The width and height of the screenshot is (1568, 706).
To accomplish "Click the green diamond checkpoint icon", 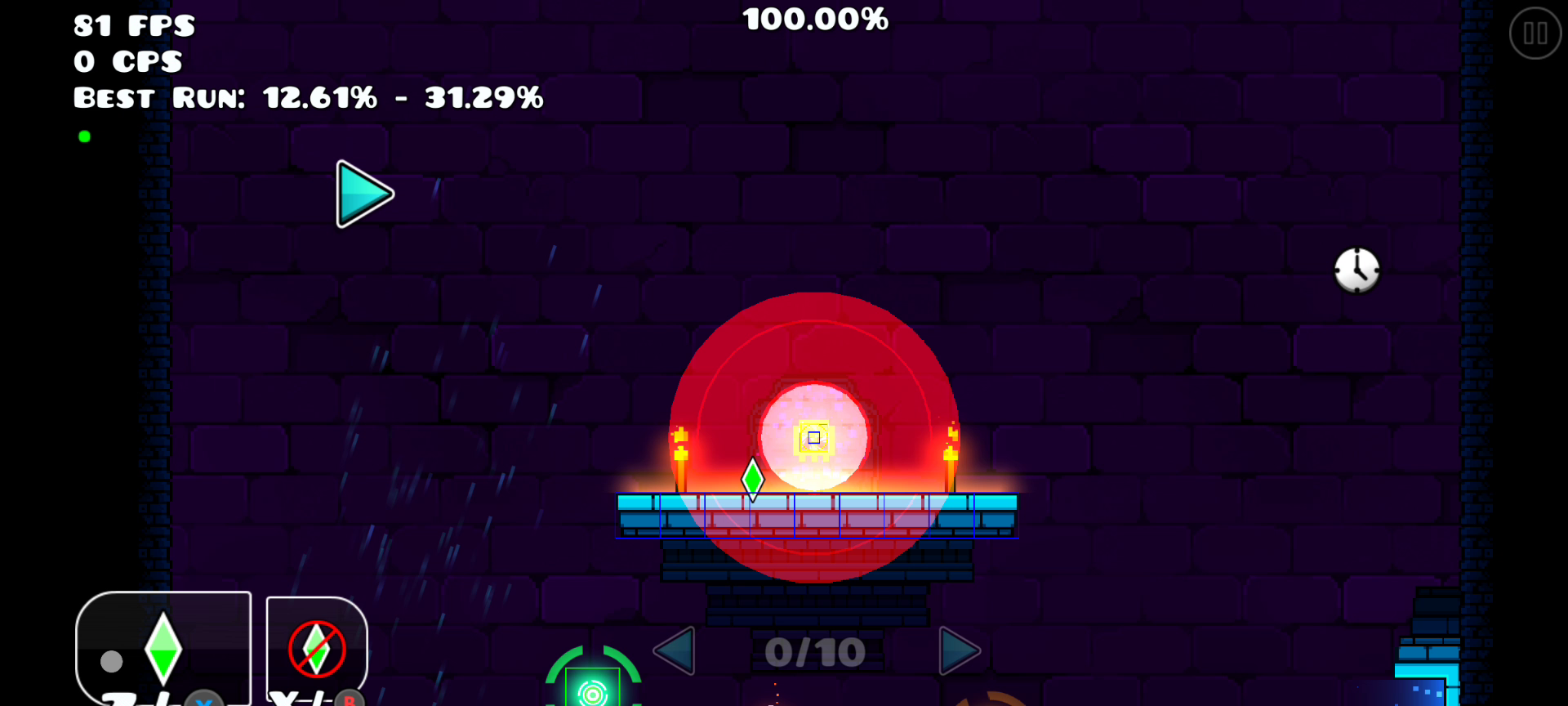I will pos(162,648).
